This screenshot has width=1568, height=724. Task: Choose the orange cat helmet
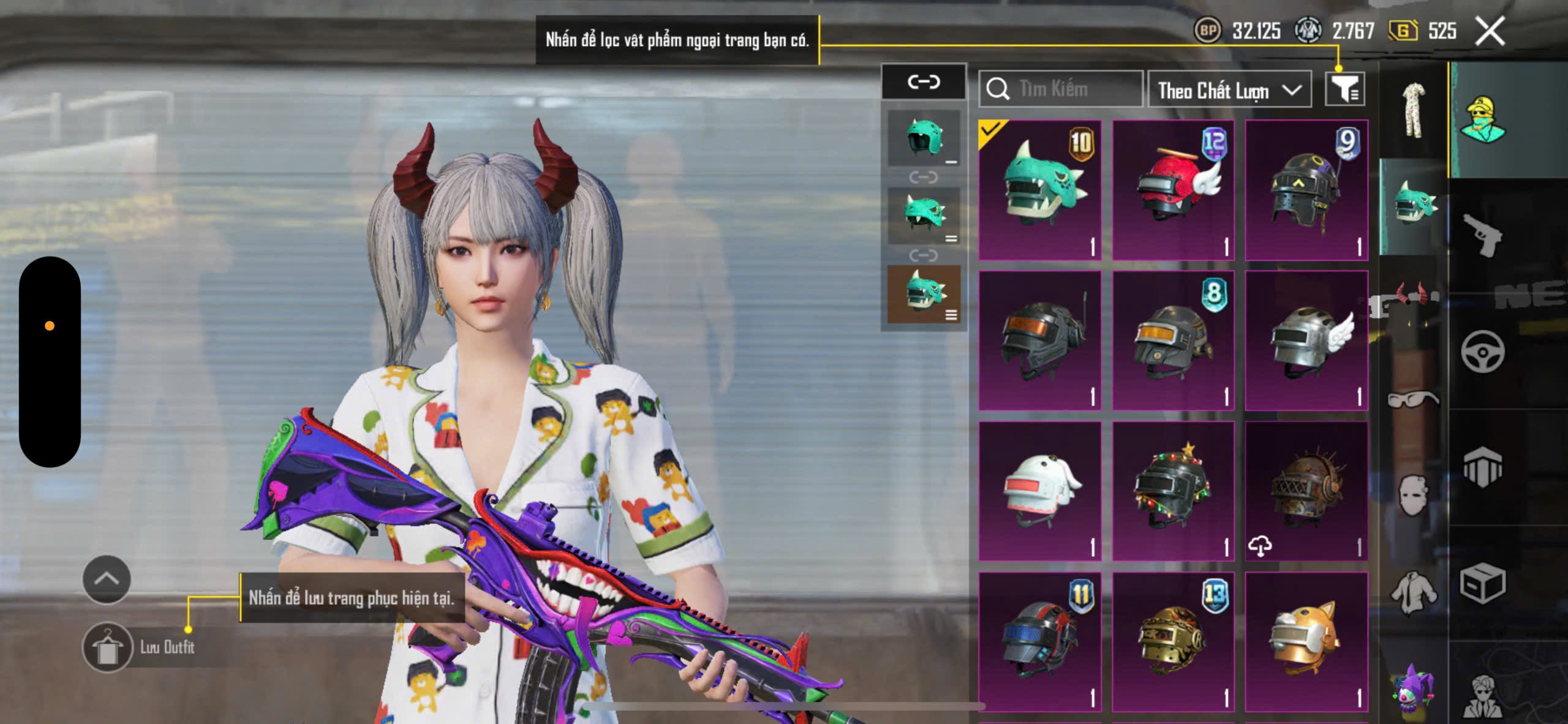(x=1306, y=641)
